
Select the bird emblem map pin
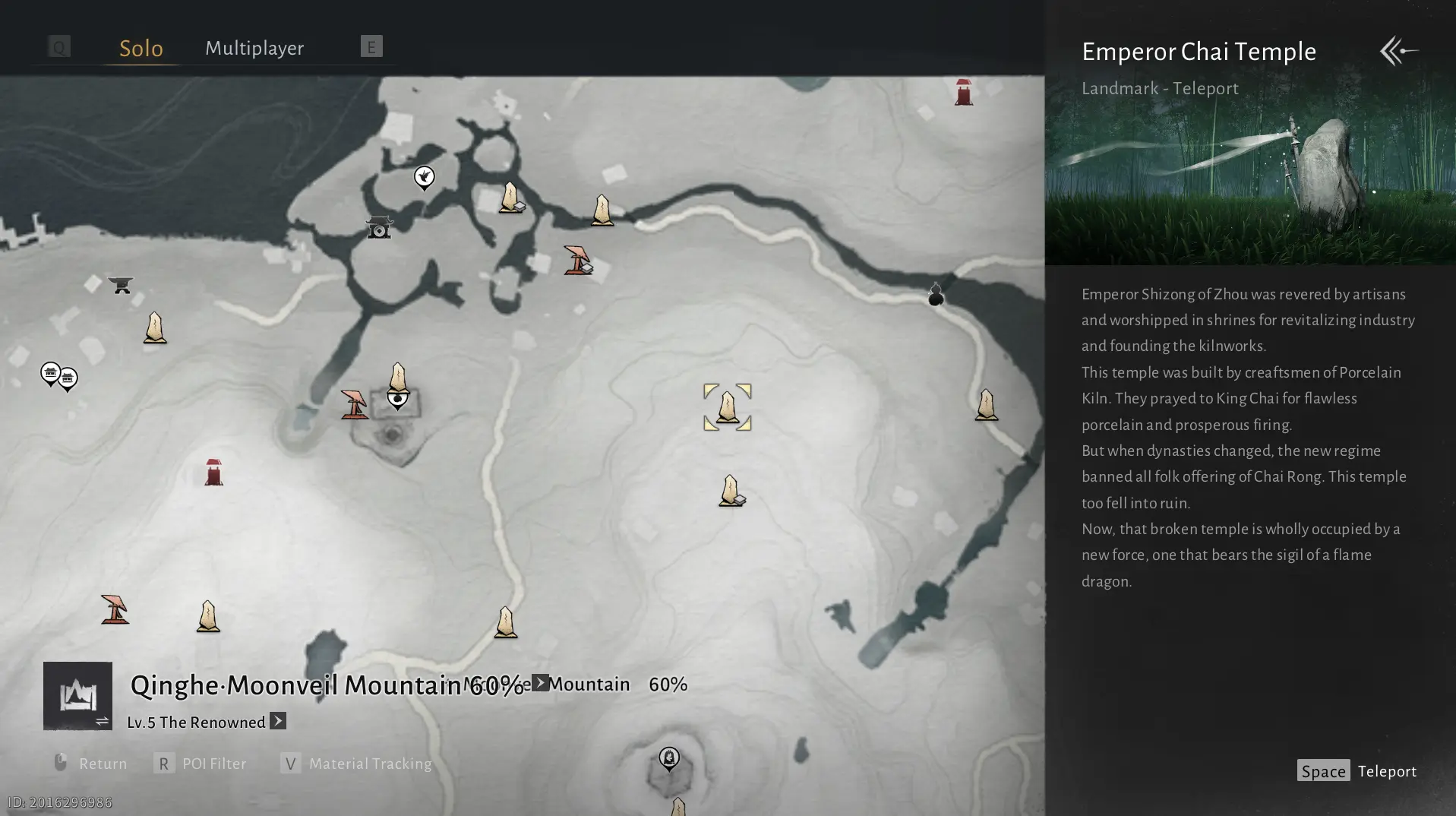tap(424, 178)
